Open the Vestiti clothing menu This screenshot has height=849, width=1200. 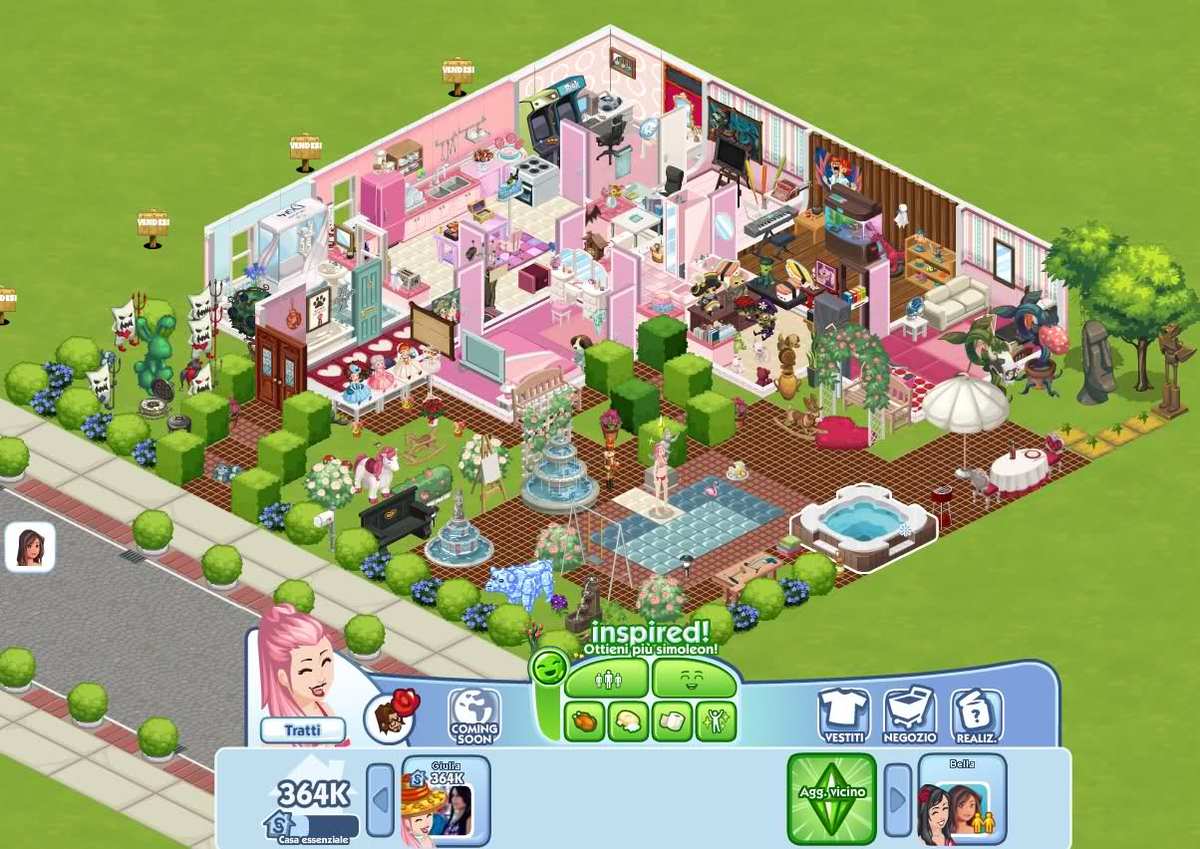coord(844,714)
